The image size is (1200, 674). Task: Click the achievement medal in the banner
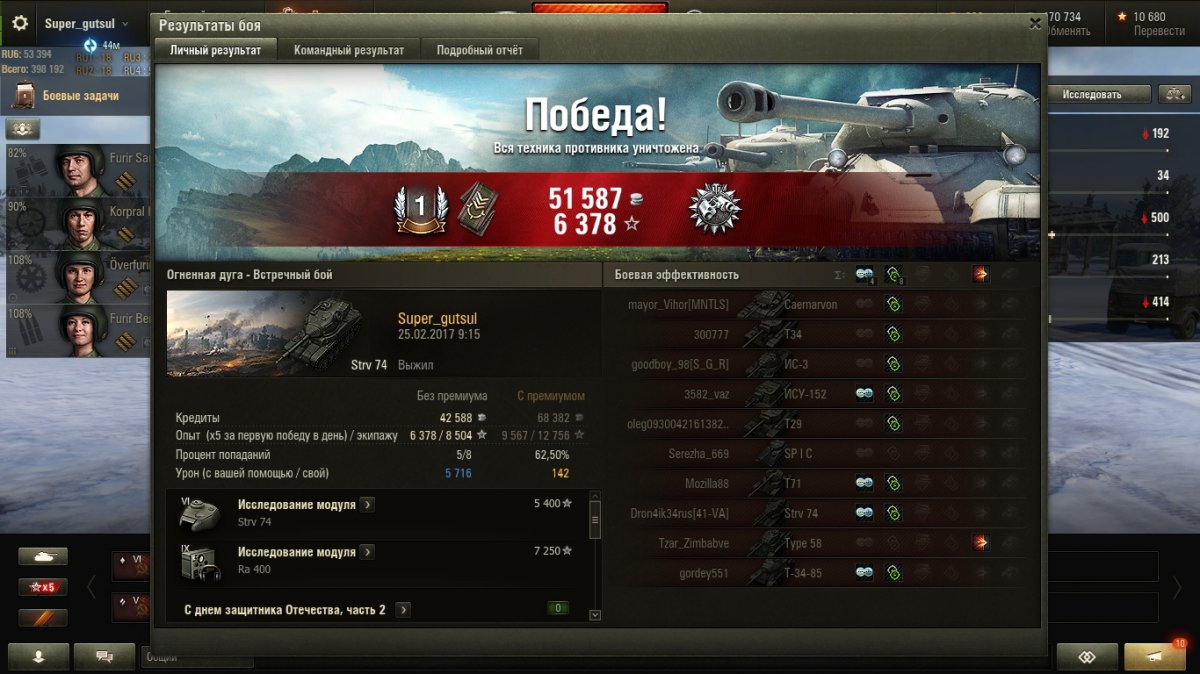pos(714,208)
